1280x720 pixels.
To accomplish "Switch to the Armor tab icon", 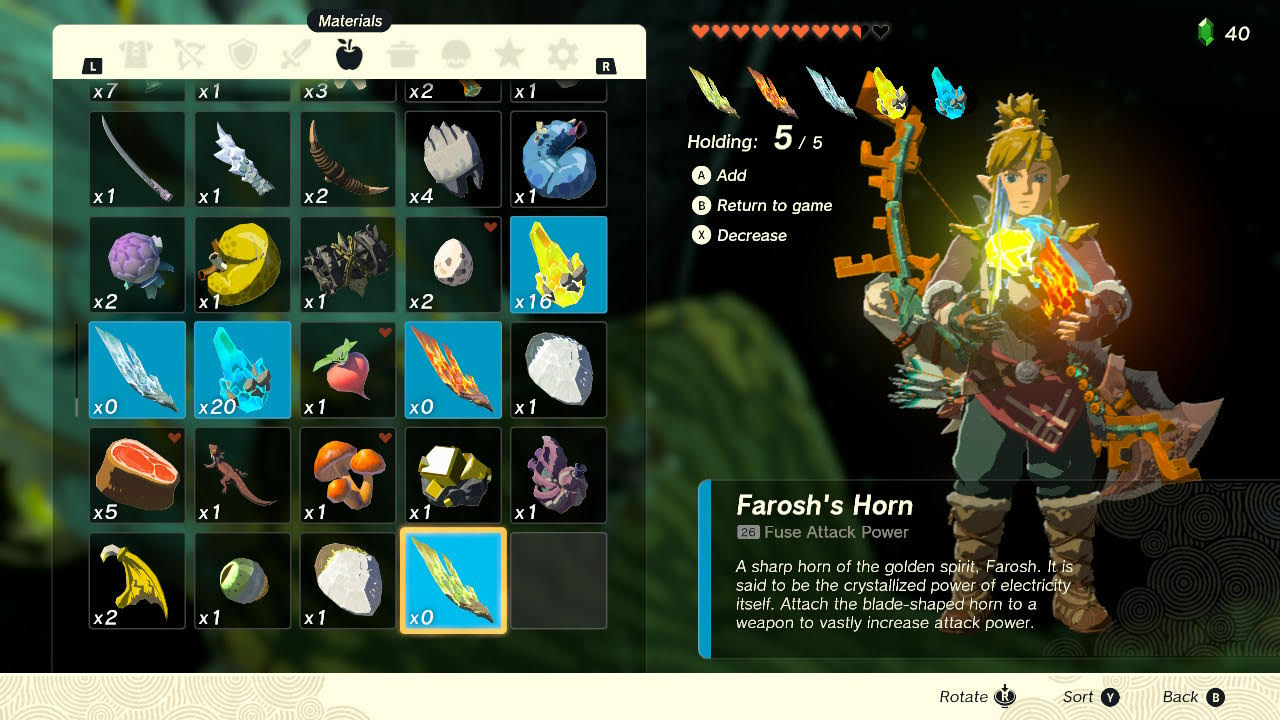I will [x=137, y=55].
